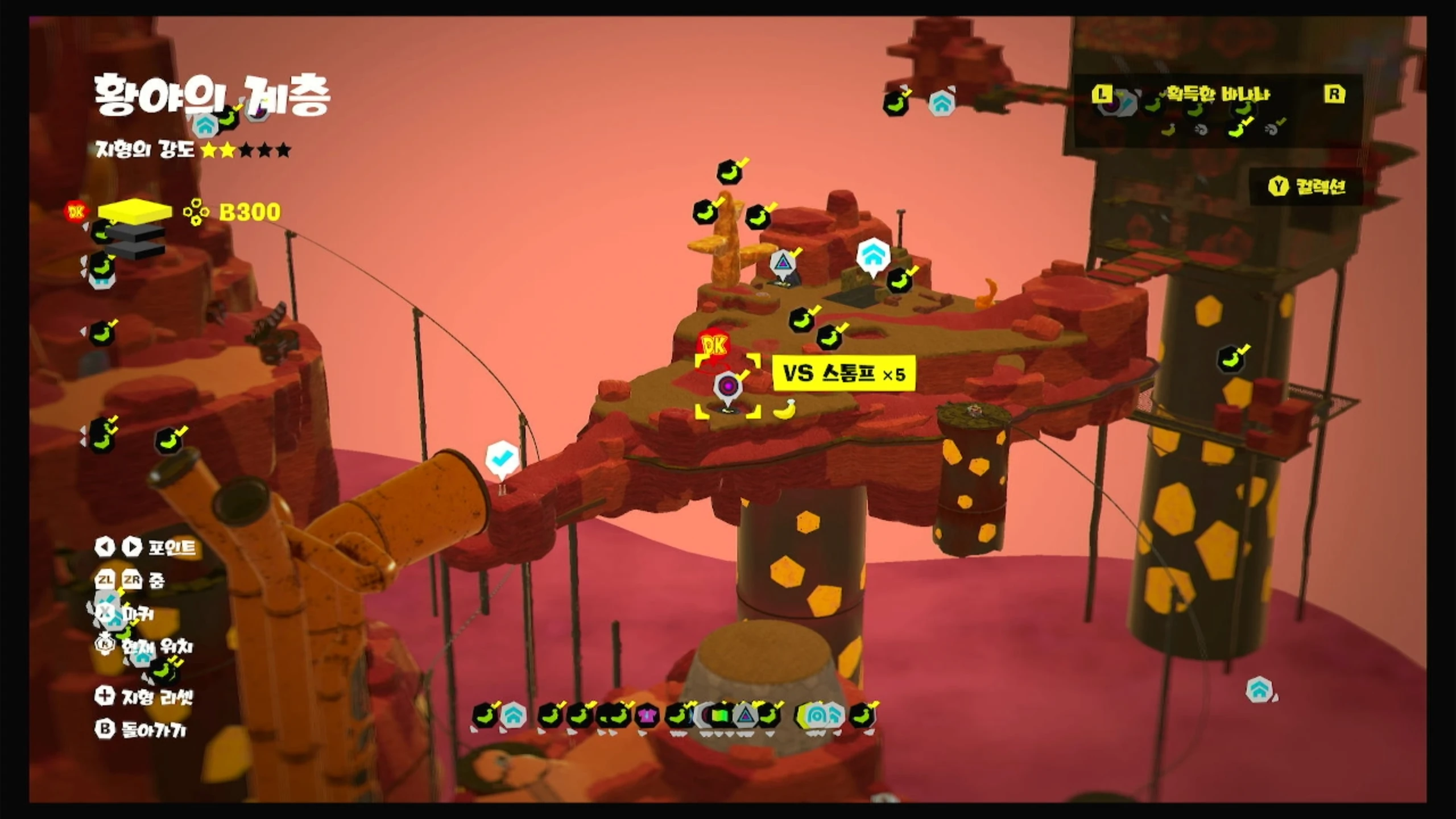Select the VS 스톰프 challenge marker
Image resolution: width=1456 pixels, height=819 pixels.
tap(728, 387)
